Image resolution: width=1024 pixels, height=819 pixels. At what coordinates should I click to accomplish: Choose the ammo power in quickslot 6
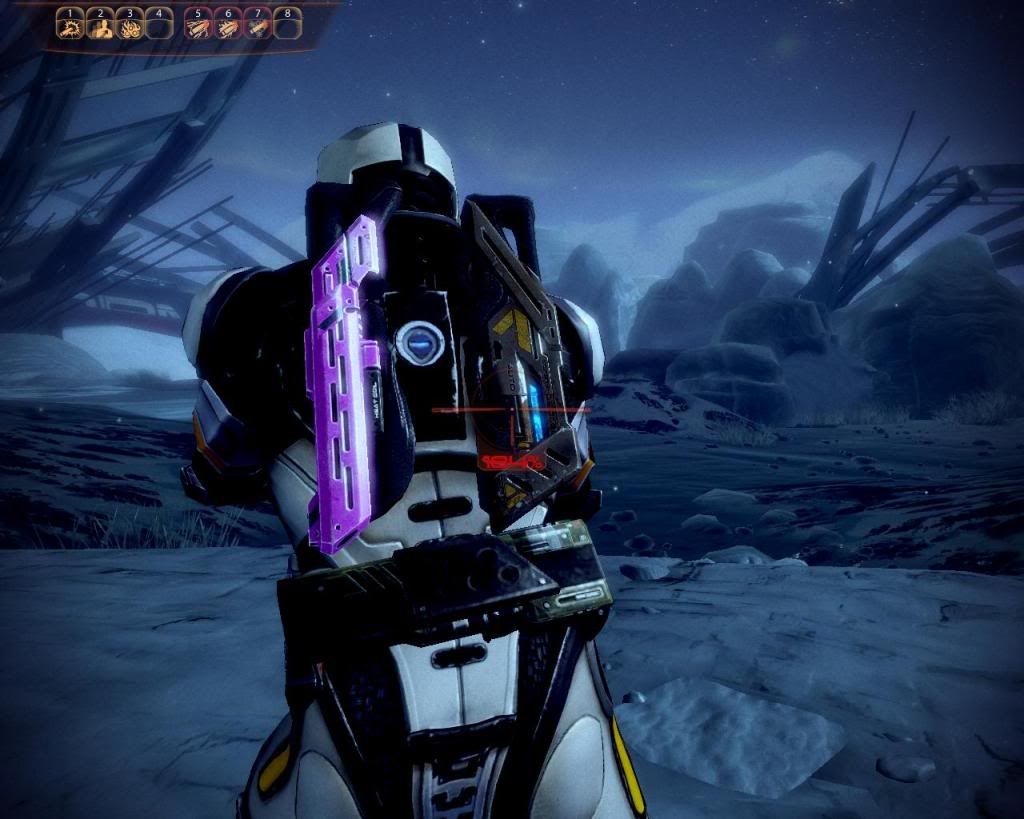[227, 28]
